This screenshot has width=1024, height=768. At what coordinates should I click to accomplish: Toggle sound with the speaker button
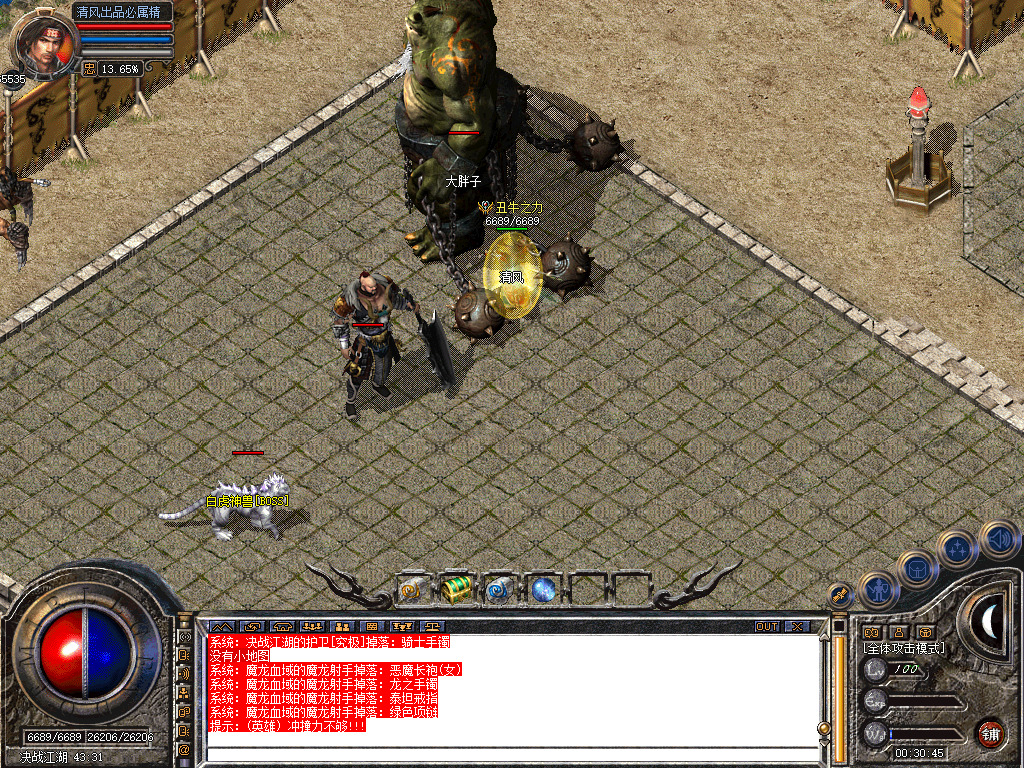coord(998,539)
